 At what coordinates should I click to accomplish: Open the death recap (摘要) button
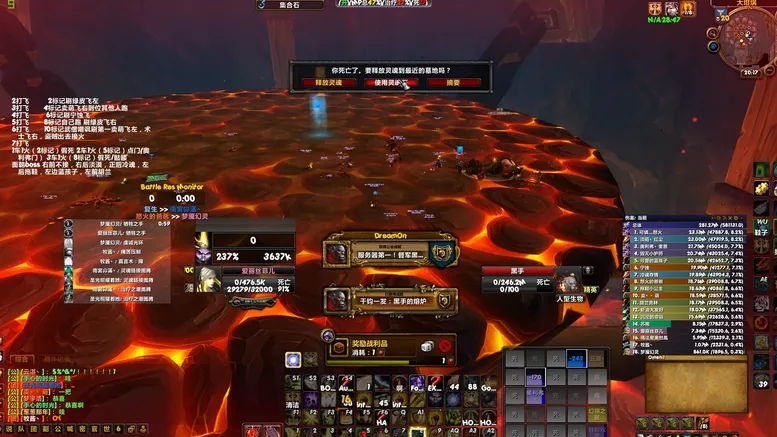(x=454, y=82)
